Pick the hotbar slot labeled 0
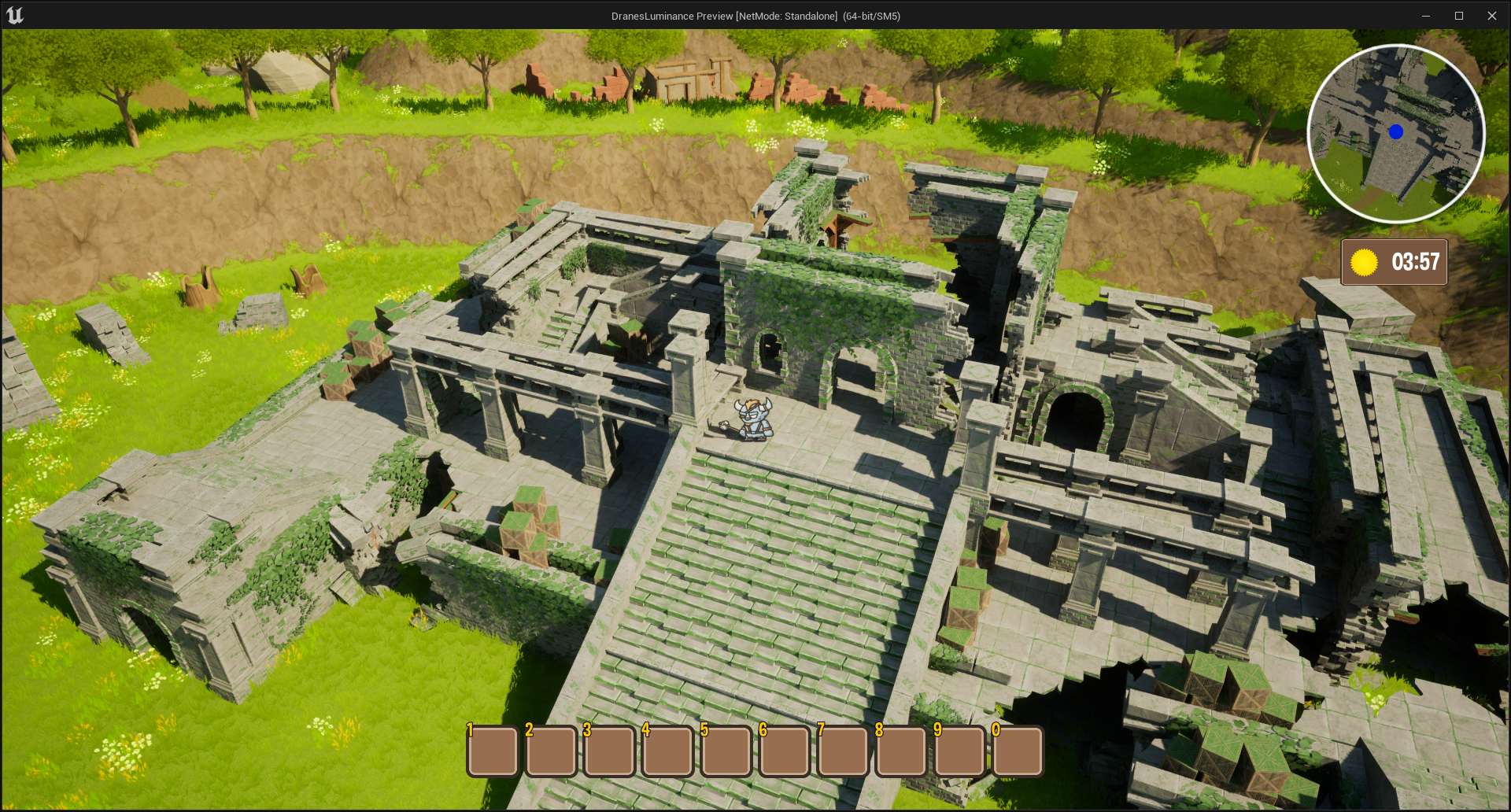The image size is (1511, 812). 1018,751
